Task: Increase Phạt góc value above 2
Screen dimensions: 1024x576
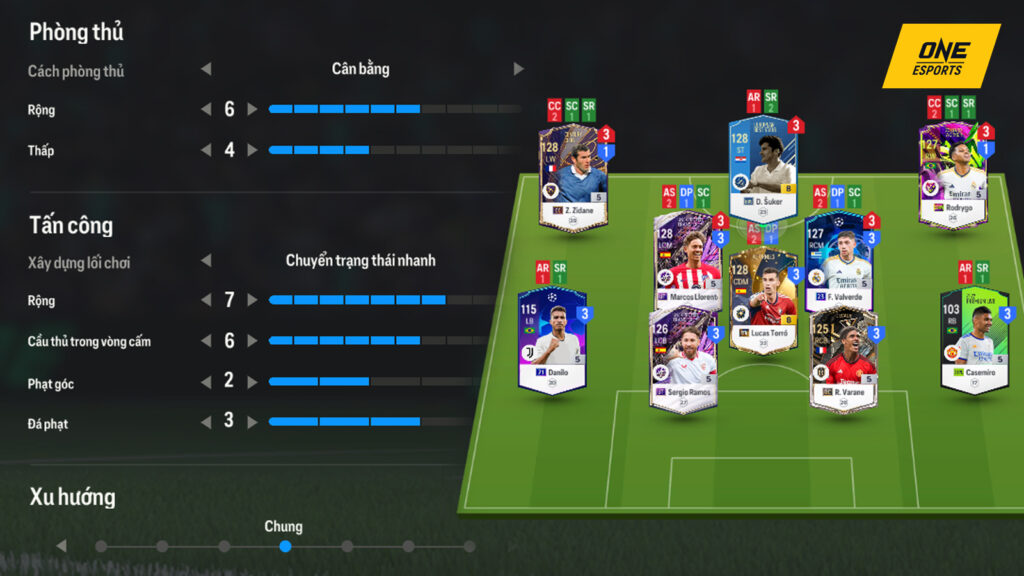Action: (x=252, y=382)
